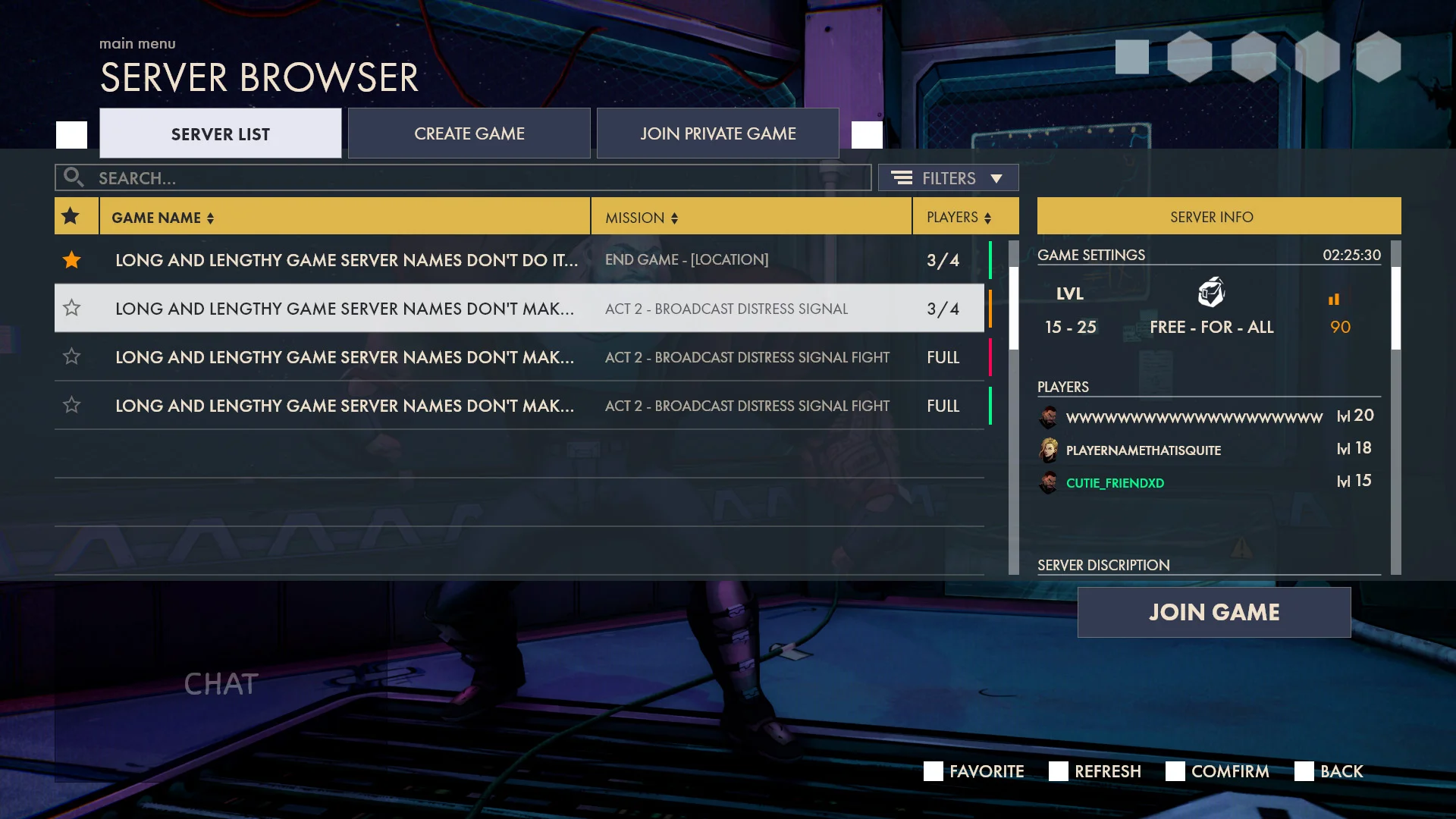Click the ping signal bars icon showing 90
The width and height of the screenshot is (1456, 819).
coord(1335,298)
